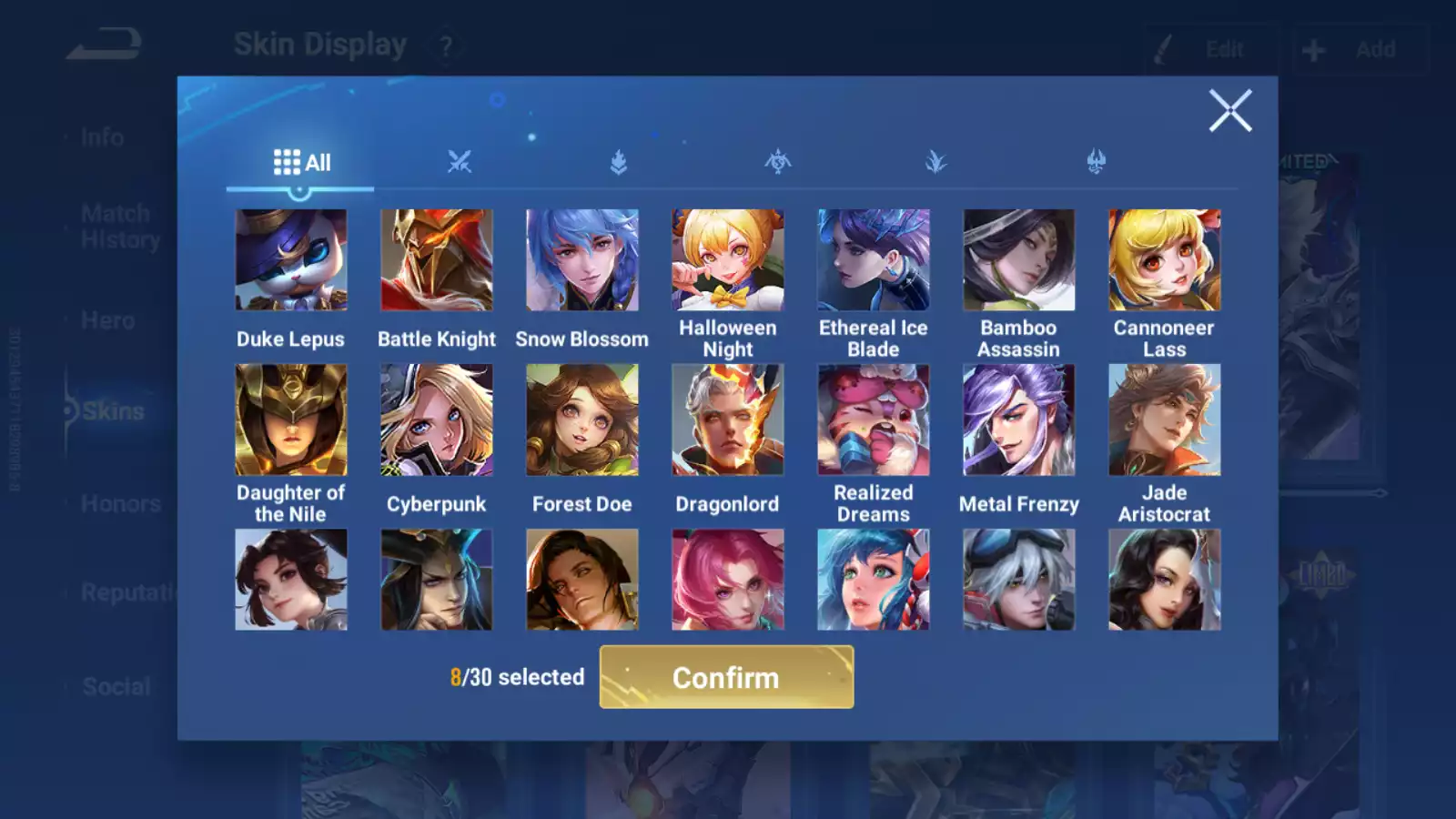
Task: Select the Halloween Night skin
Action: point(727,261)
